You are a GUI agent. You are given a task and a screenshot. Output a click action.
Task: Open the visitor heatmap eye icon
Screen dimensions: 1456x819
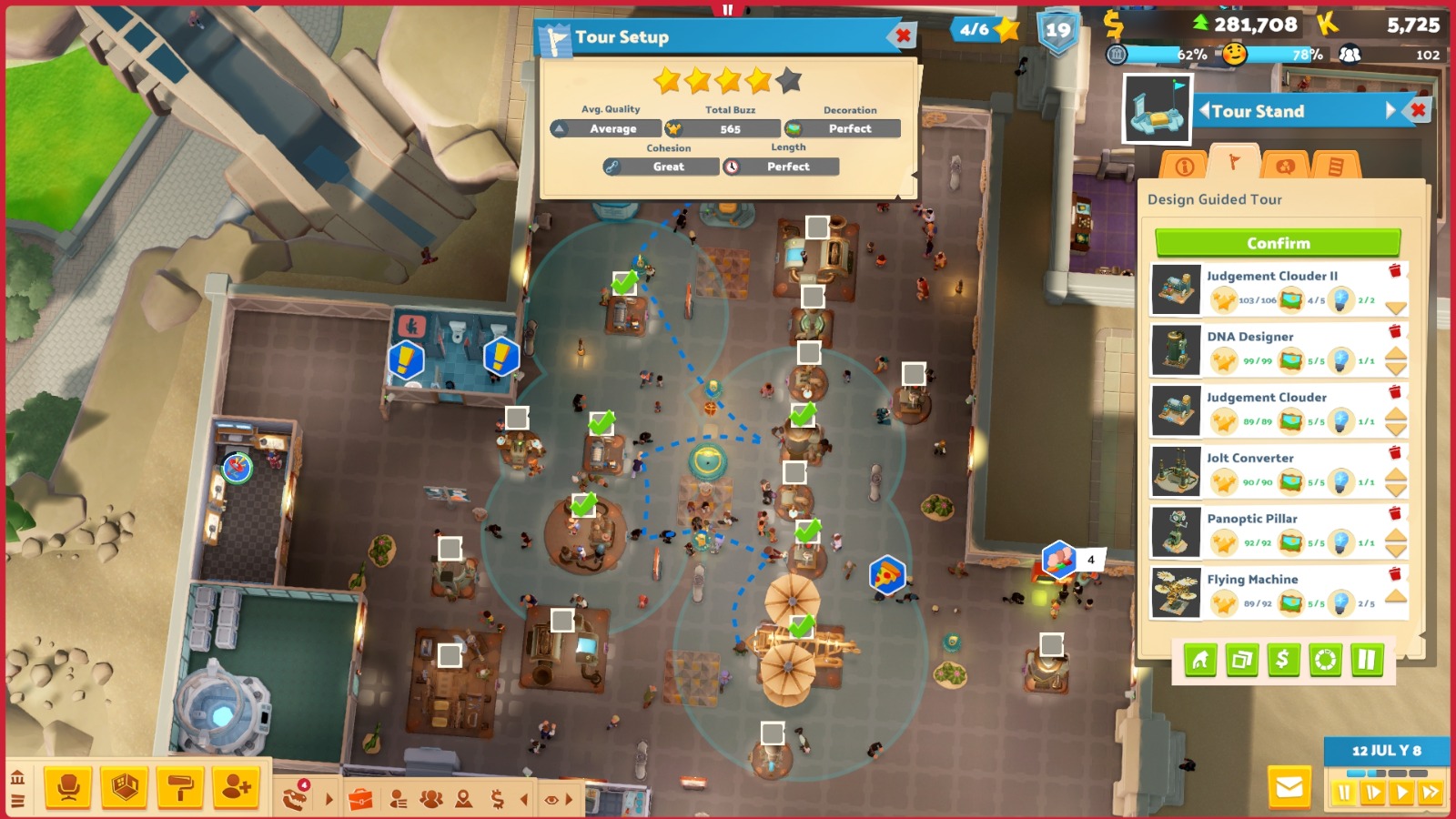551,797
